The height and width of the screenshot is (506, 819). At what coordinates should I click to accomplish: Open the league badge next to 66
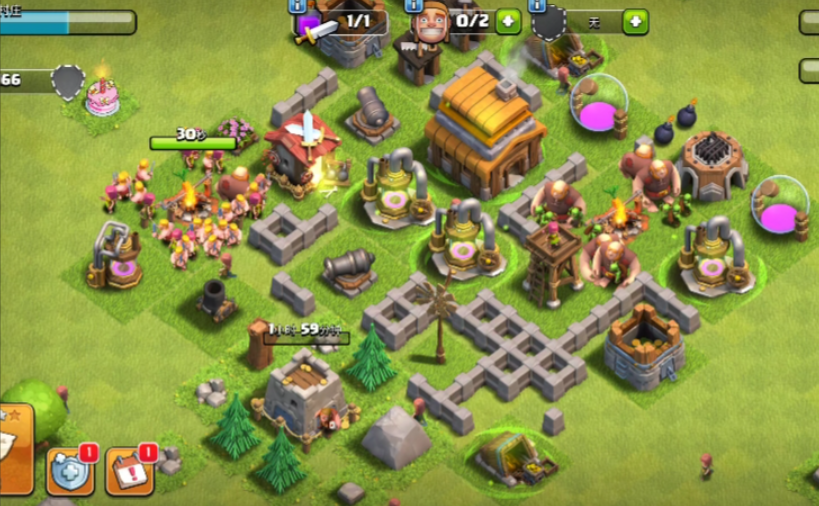[x=67, y=81]
